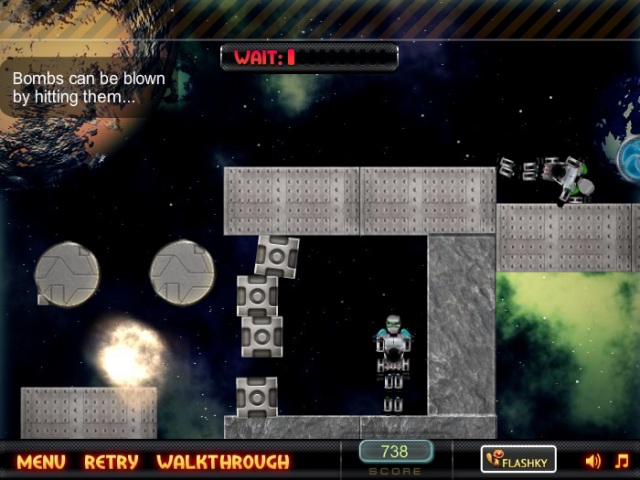Open the WALKTHROUGH link
The height and width of the screenshot is (480, 640).
tap(223, 462)
